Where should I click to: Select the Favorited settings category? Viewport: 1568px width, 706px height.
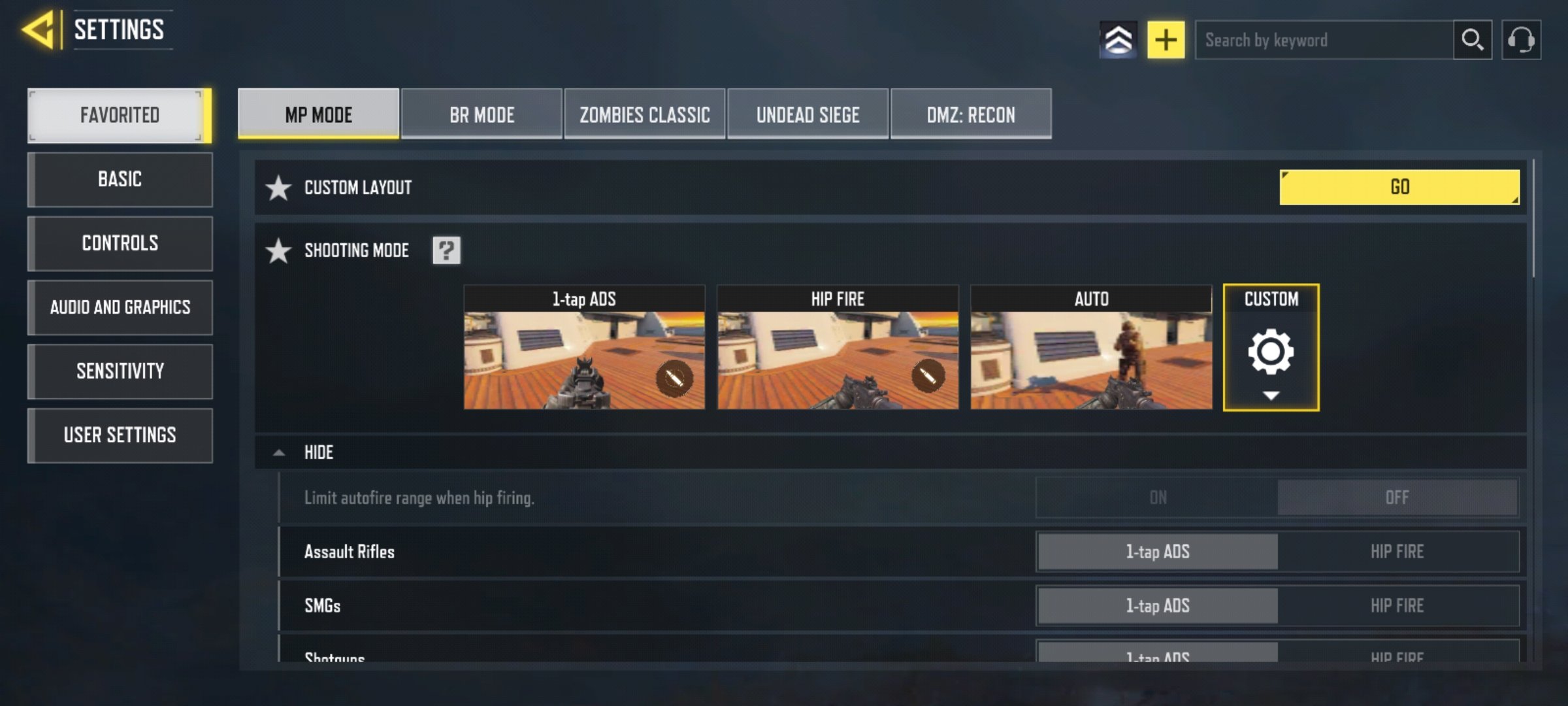tap(119, 115)
